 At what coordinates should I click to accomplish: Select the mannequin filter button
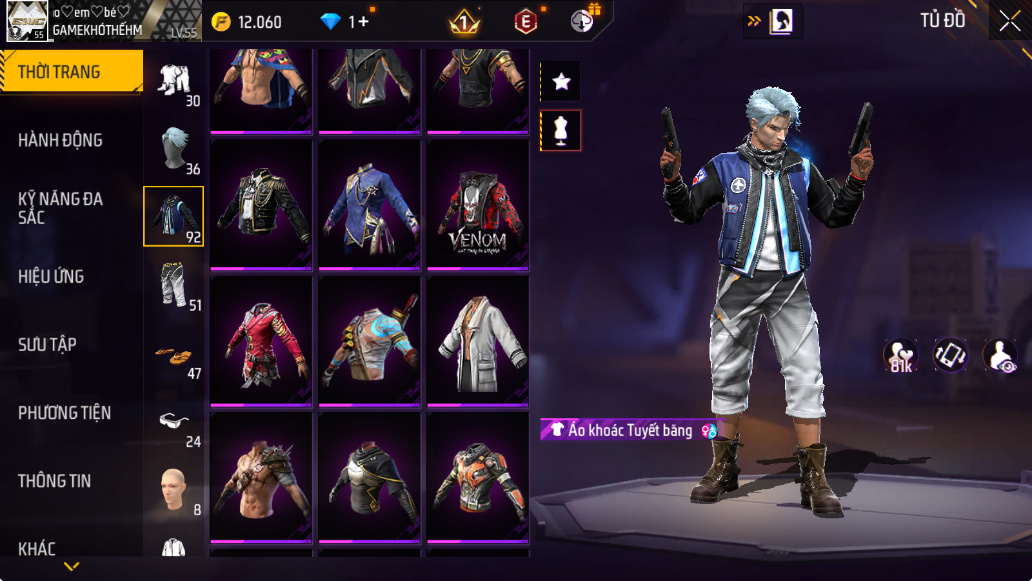coord(561,130)
